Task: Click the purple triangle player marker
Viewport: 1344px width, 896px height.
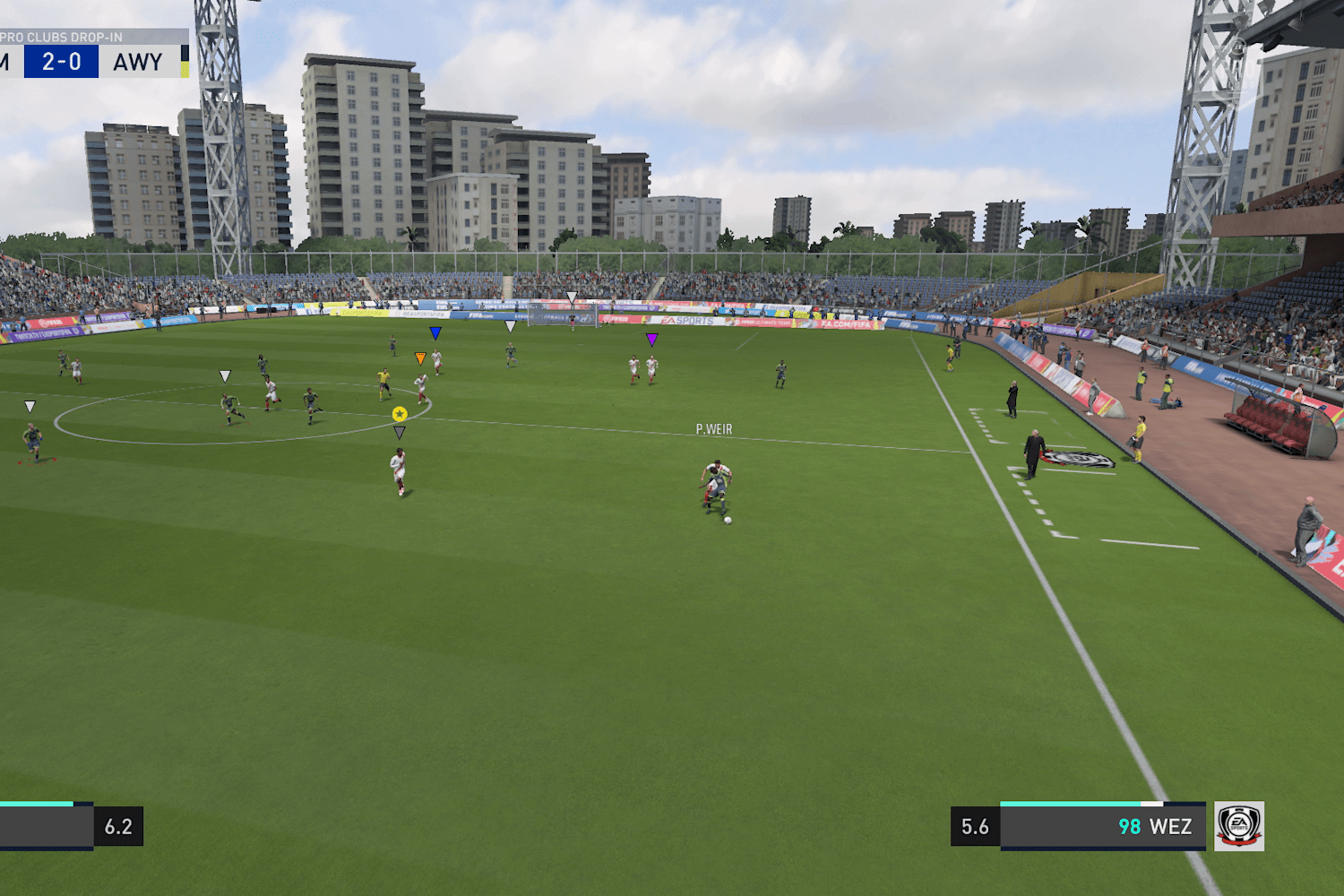Action: tap(652, 339)
